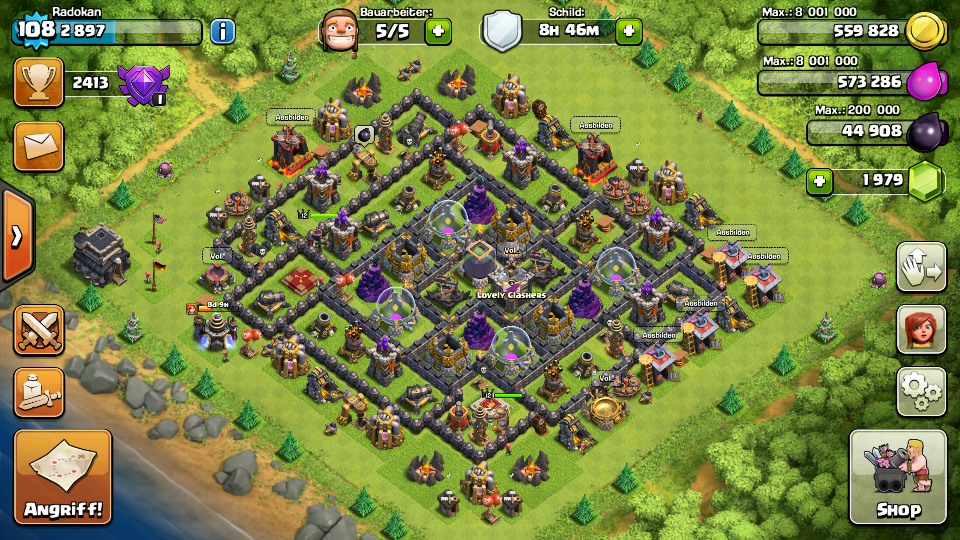Show the player profile info button
The width and height of the screenshot is (960, 540).
(222, 31)
